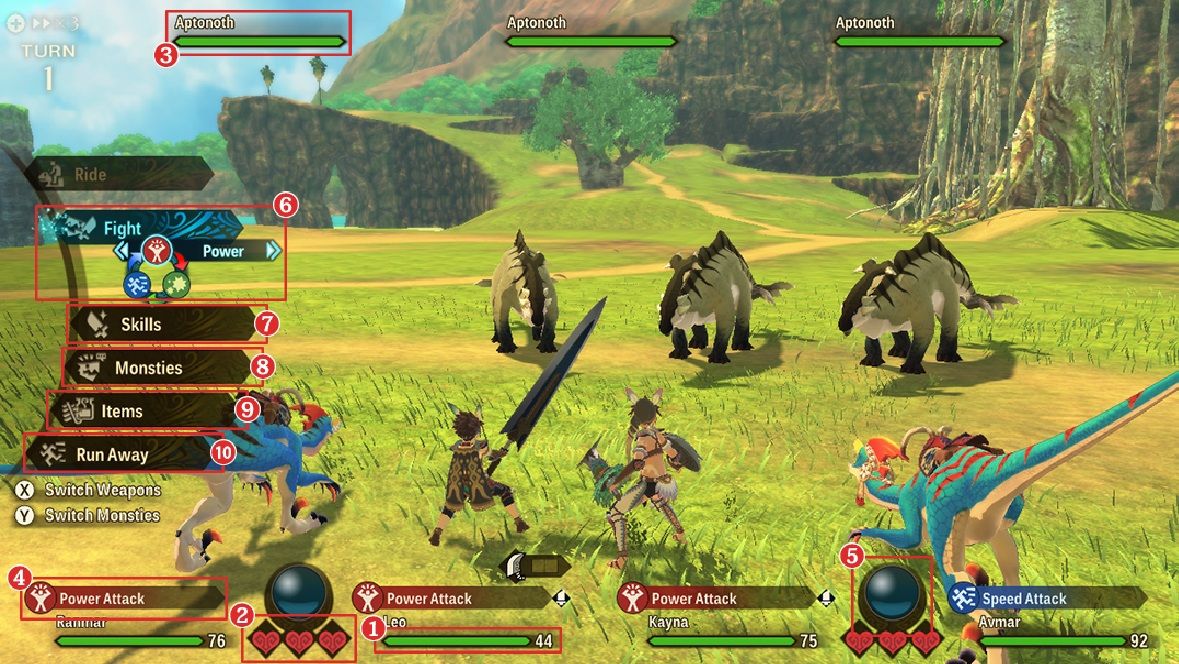Choose the Fight command
Screen dimensions: 1179x664
[x=122, y=229]
